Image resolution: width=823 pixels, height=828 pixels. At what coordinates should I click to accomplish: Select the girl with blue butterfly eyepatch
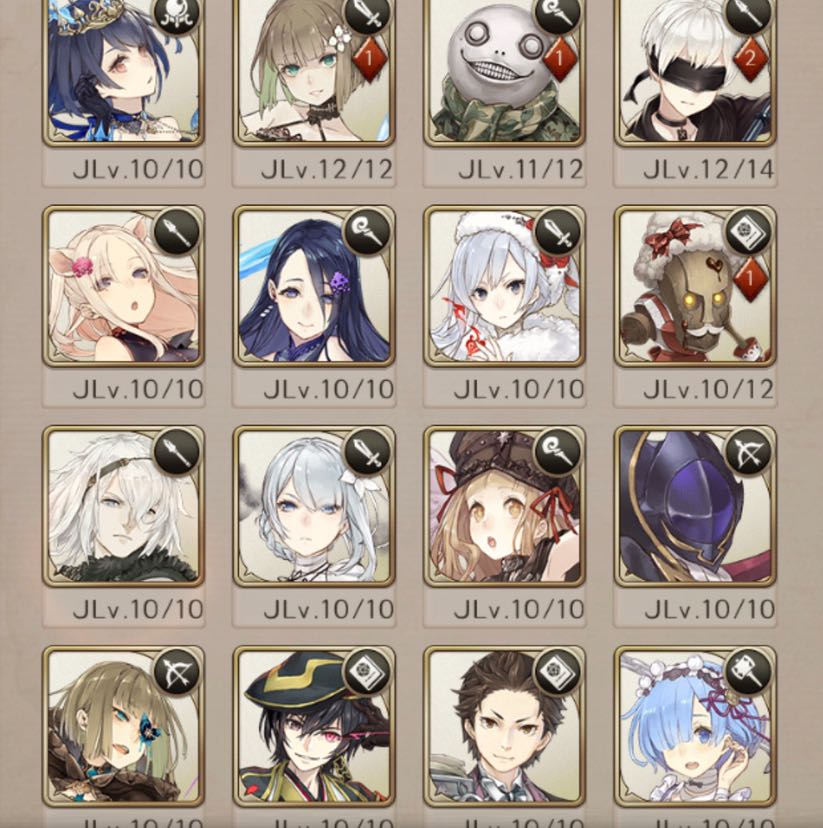coord(122,726)
